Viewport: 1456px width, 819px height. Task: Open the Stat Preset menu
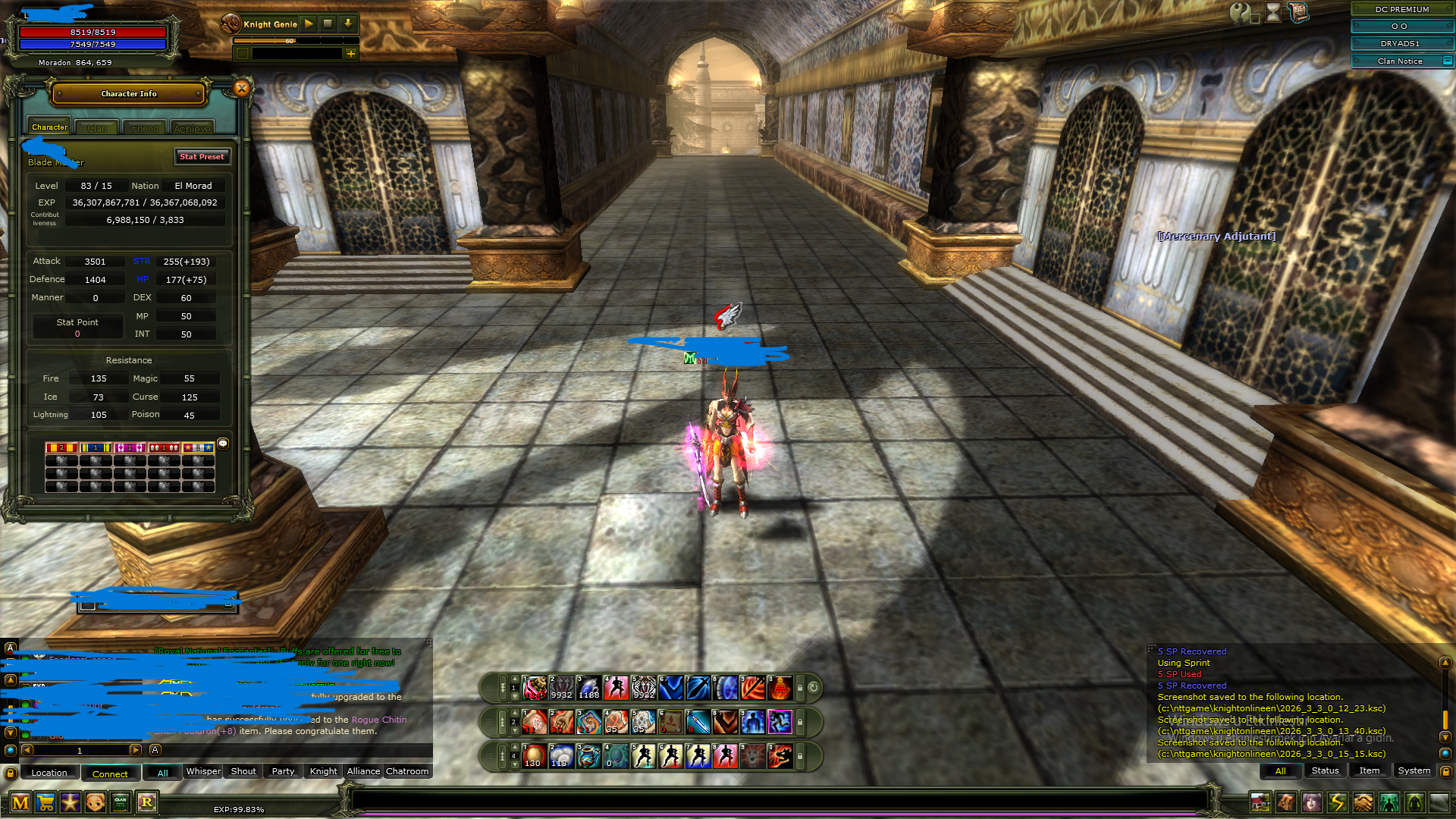pos(202,156)
